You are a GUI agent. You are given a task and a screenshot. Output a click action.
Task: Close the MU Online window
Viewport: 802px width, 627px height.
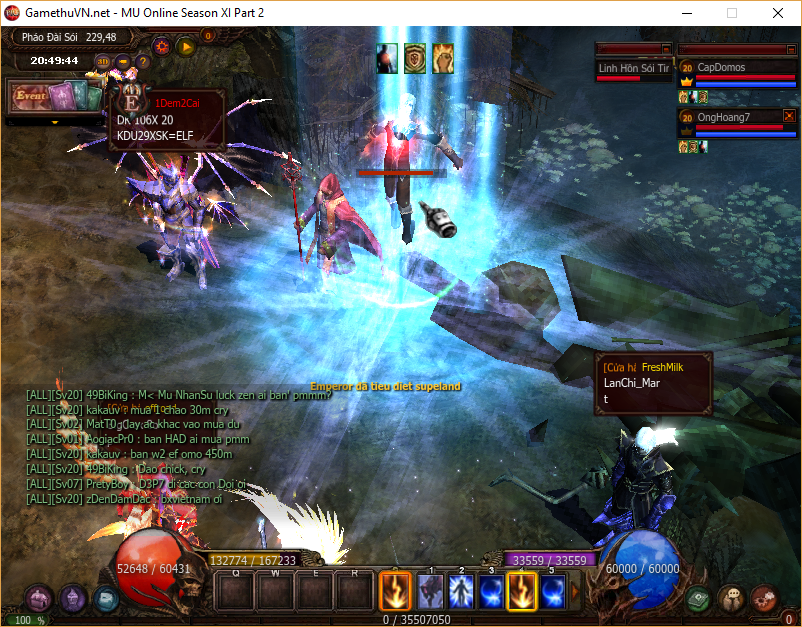pos(778,13)
